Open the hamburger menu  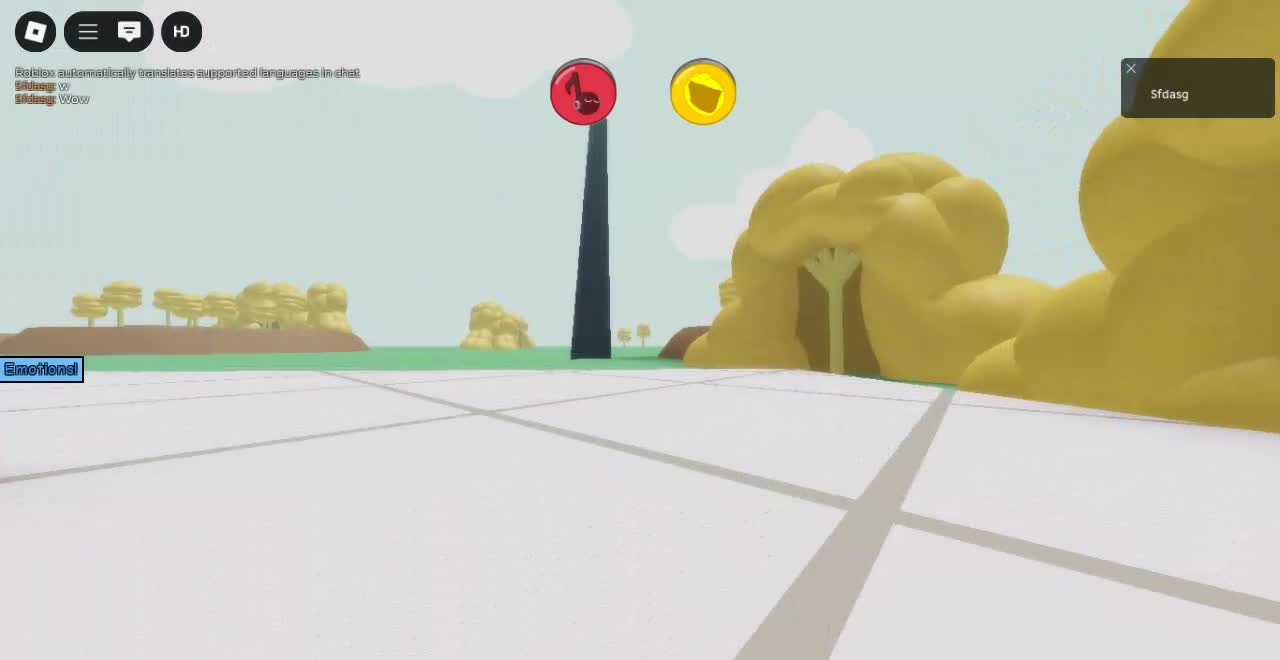[x=88, y=32]
